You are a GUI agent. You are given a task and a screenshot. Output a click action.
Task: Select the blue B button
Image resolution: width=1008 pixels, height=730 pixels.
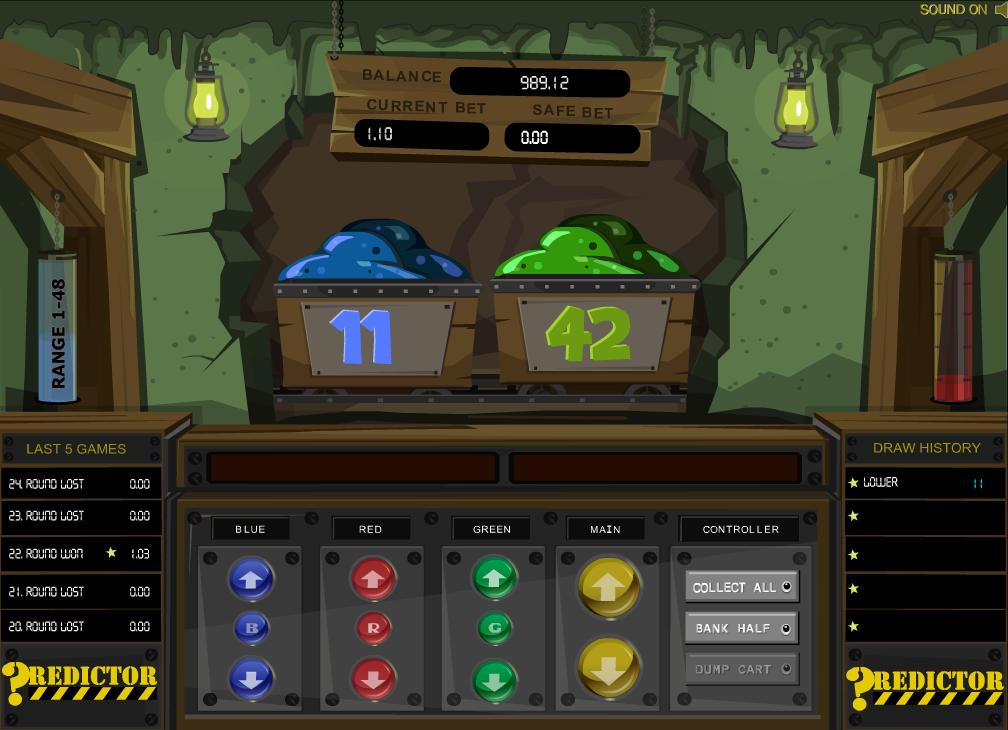(x=250, y=628)
